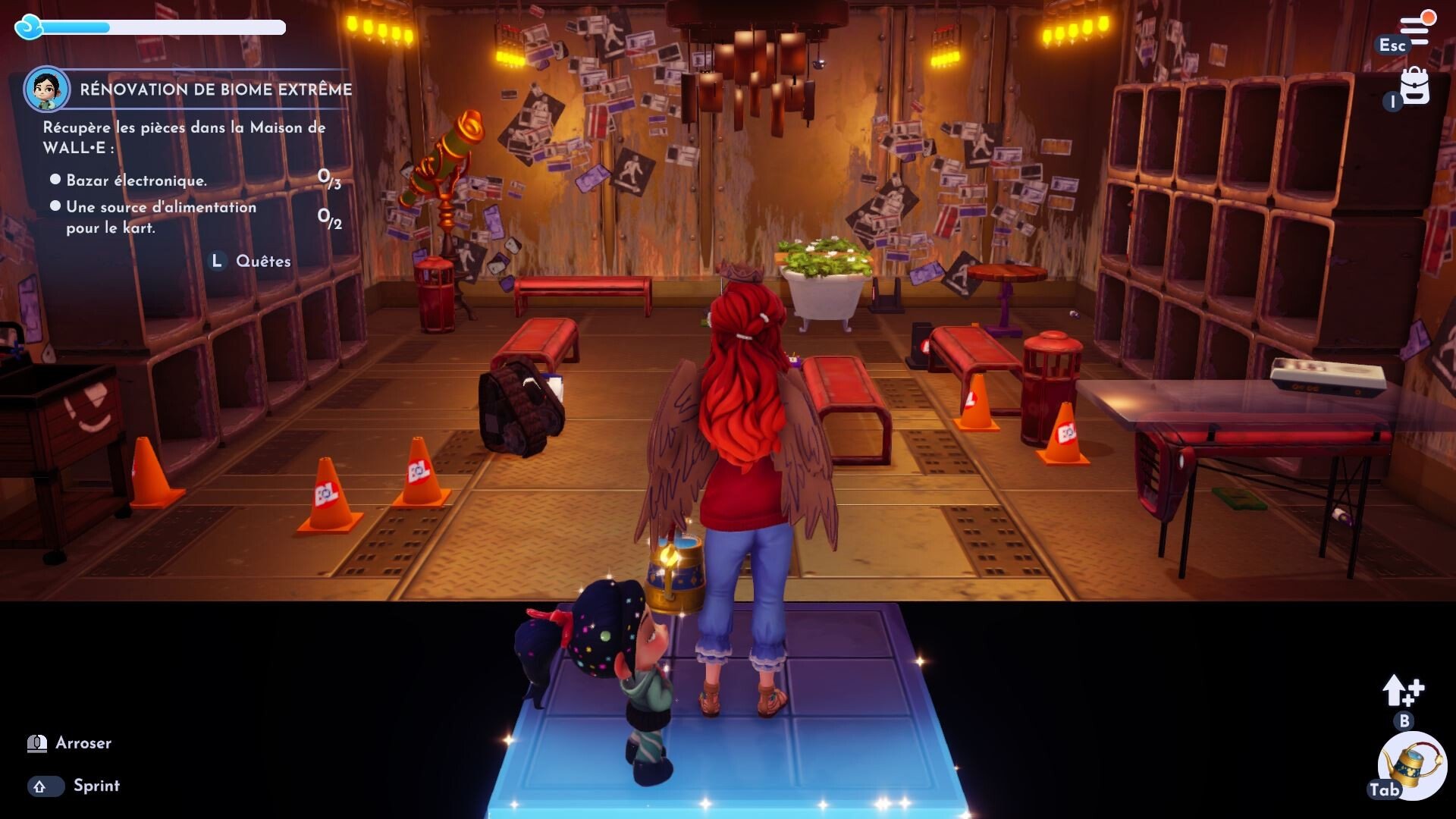Click the mouse icon next to Arroser

[x=36, y=743]
